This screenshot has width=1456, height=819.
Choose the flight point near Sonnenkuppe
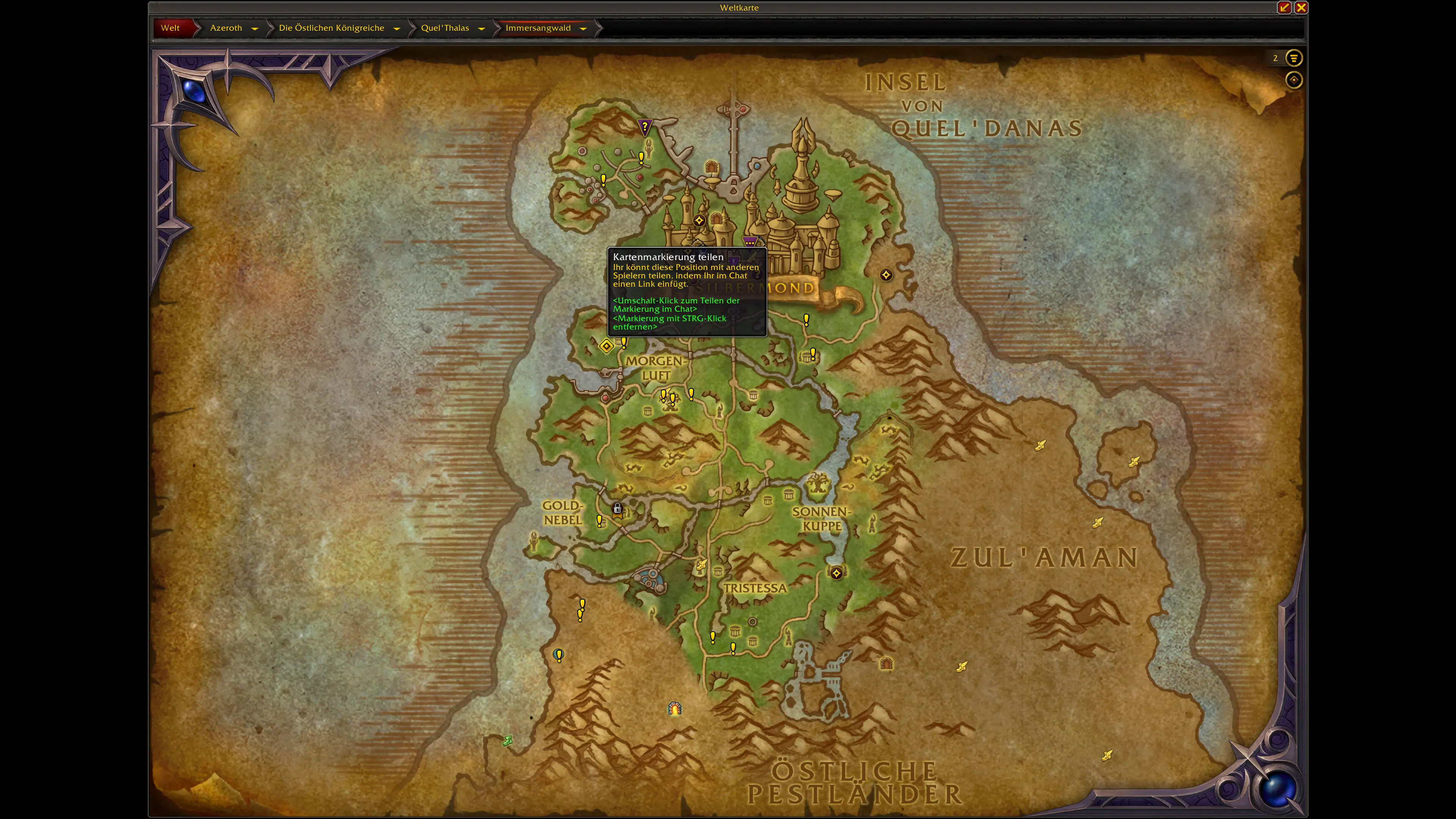pos(836,573)
